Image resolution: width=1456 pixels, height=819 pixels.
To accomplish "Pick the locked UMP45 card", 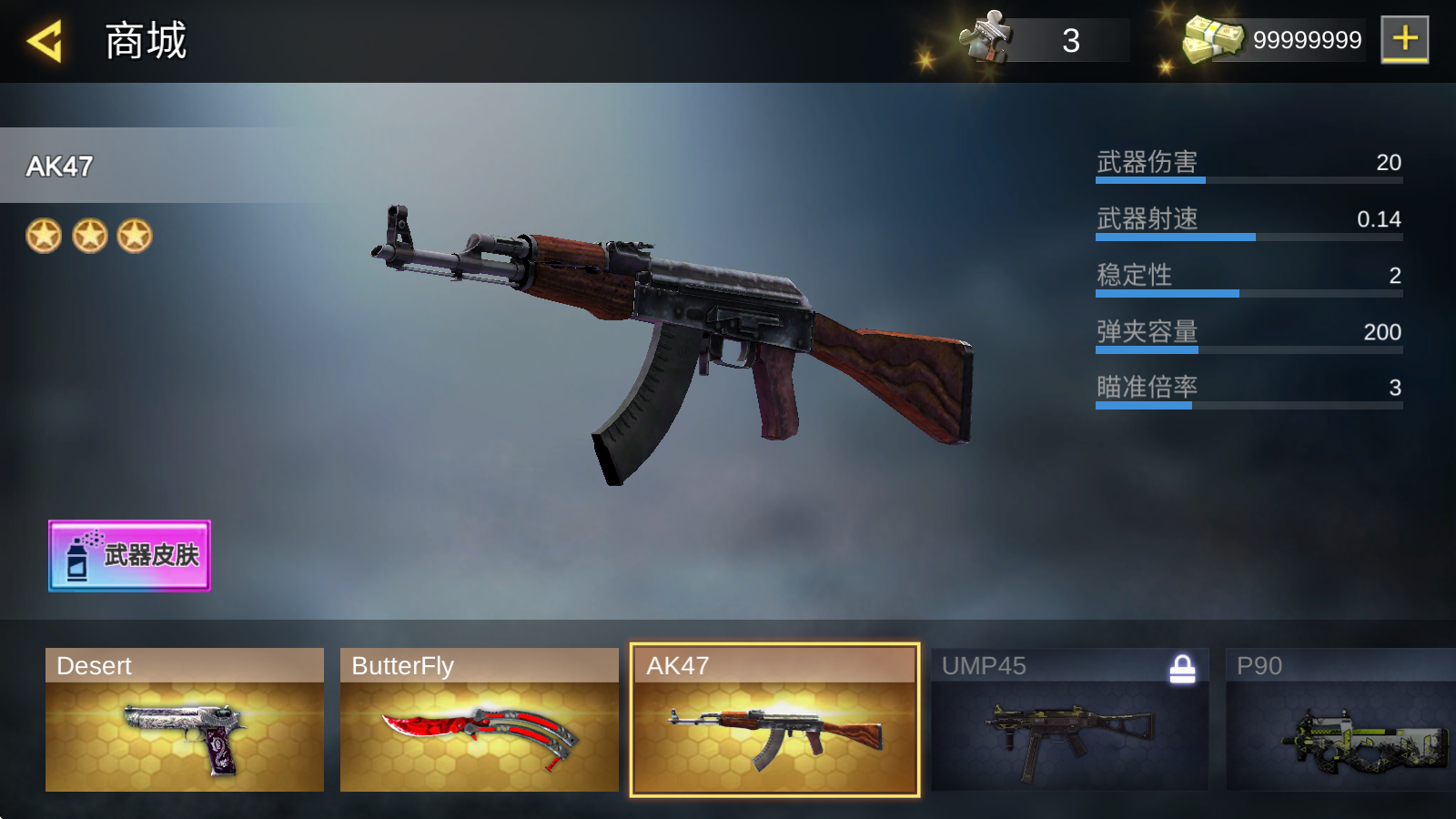I will 1069,720.
